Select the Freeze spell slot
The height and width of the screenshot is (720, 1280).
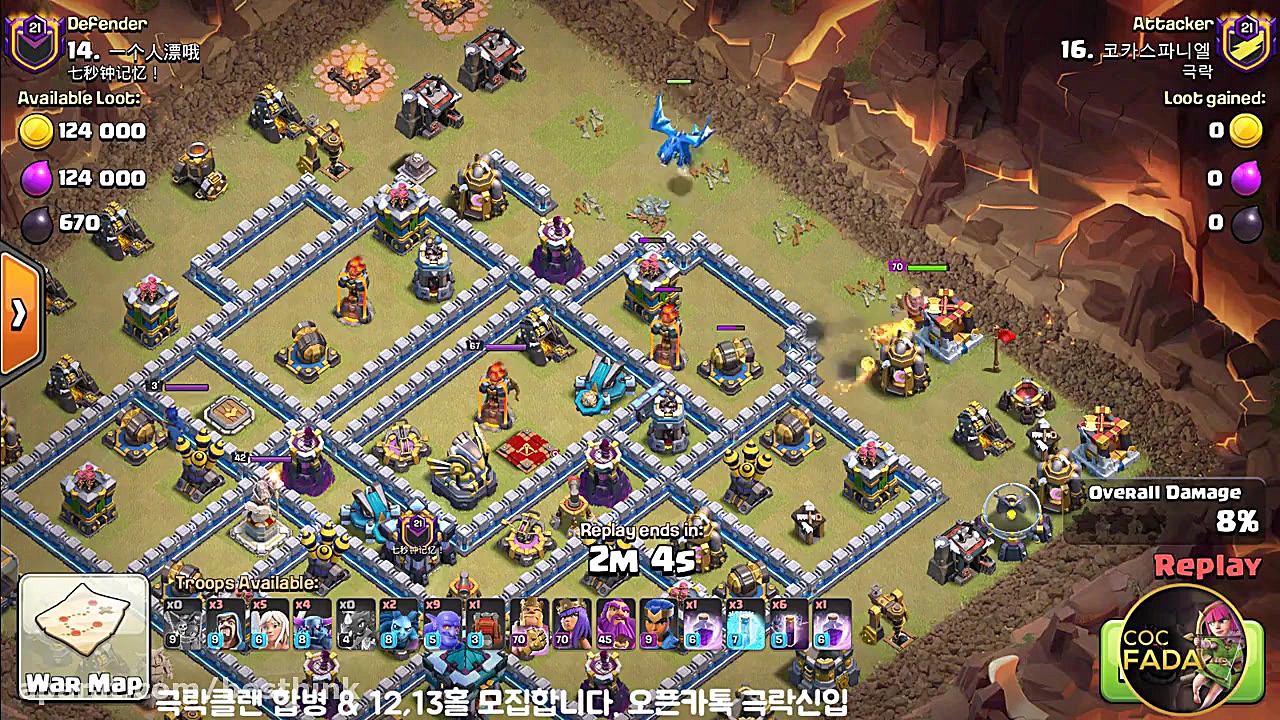point(746,625)
